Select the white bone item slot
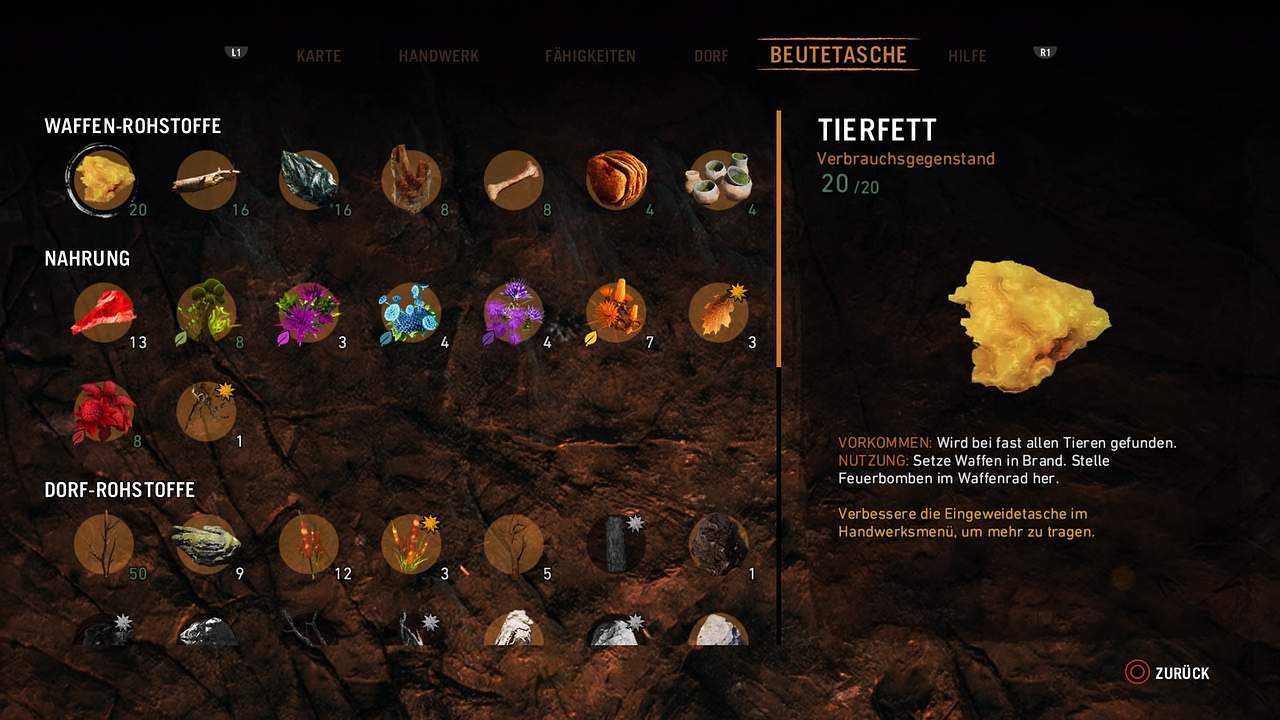1280x720 pixels. point(513,180)
